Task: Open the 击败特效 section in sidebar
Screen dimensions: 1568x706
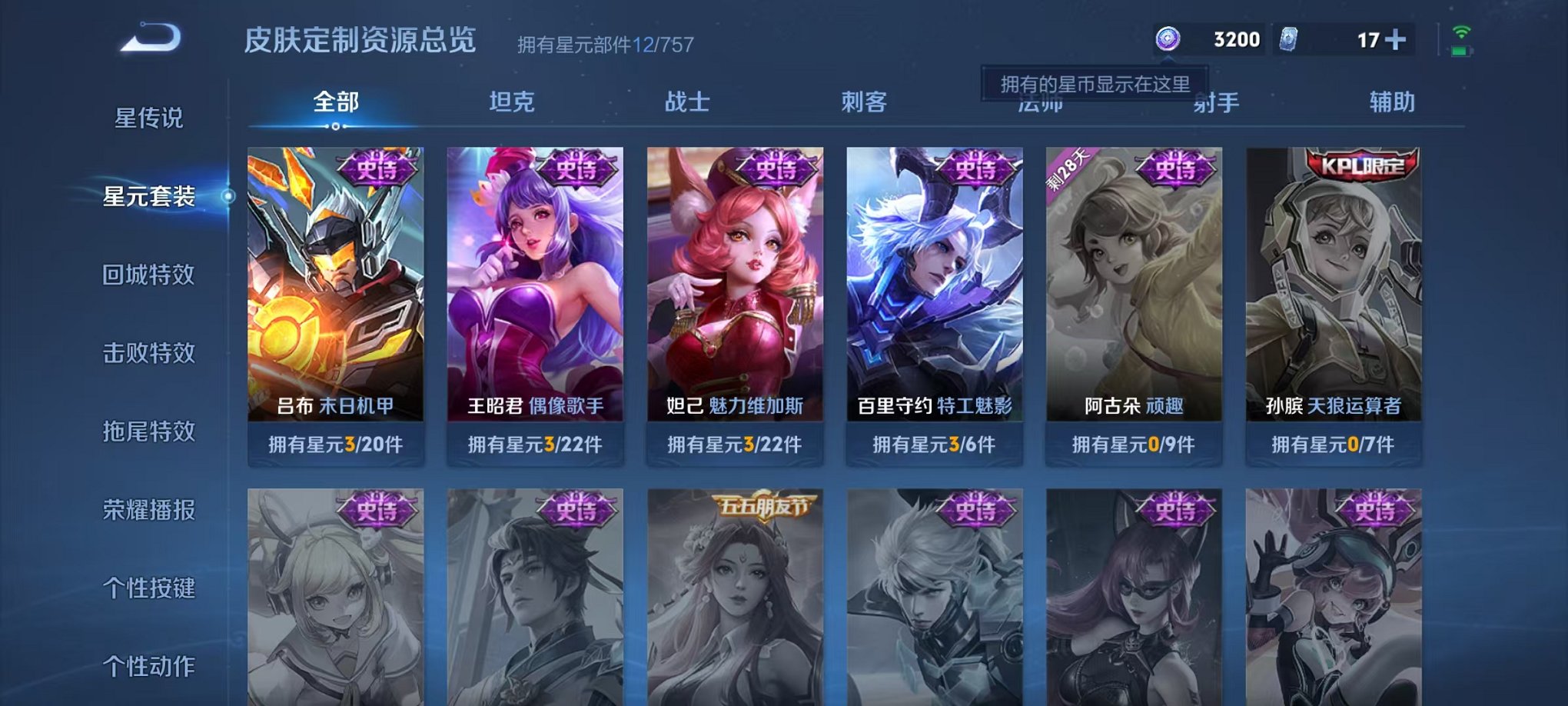Action: [x=148, y=354]
